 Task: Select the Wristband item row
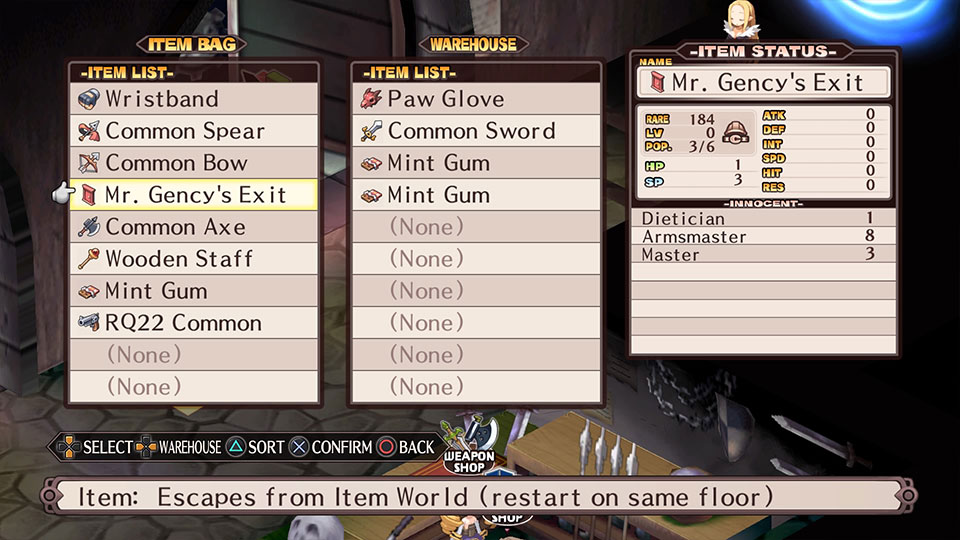195,99
